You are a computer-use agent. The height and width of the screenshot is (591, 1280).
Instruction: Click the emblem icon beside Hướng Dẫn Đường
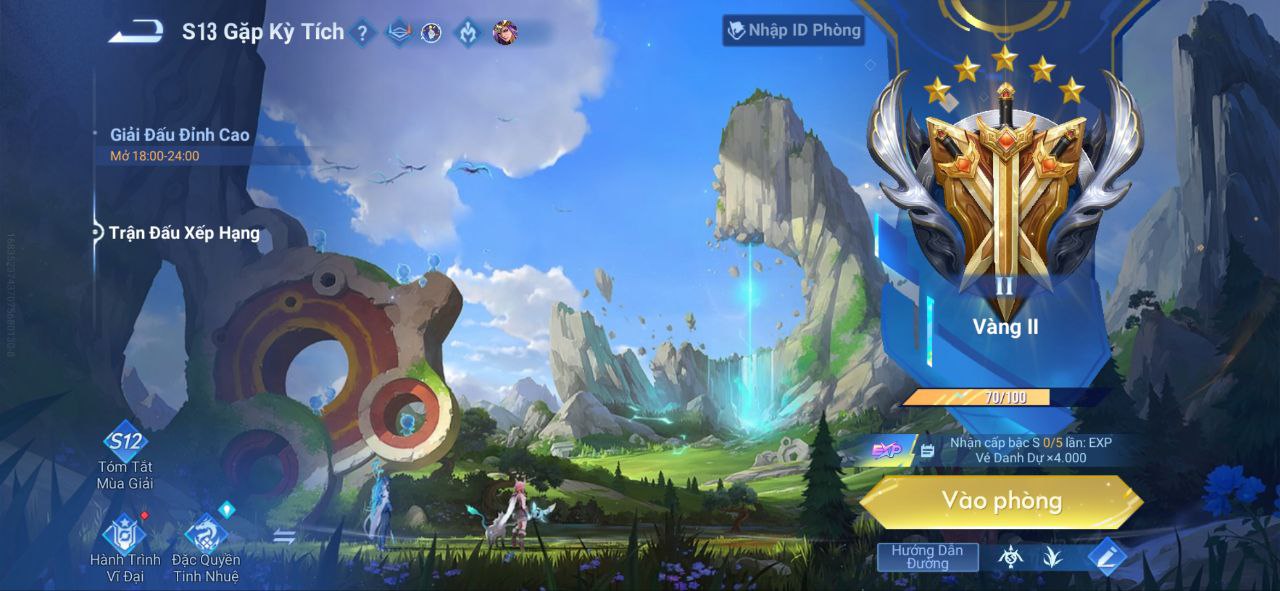tap(1010, 557)
